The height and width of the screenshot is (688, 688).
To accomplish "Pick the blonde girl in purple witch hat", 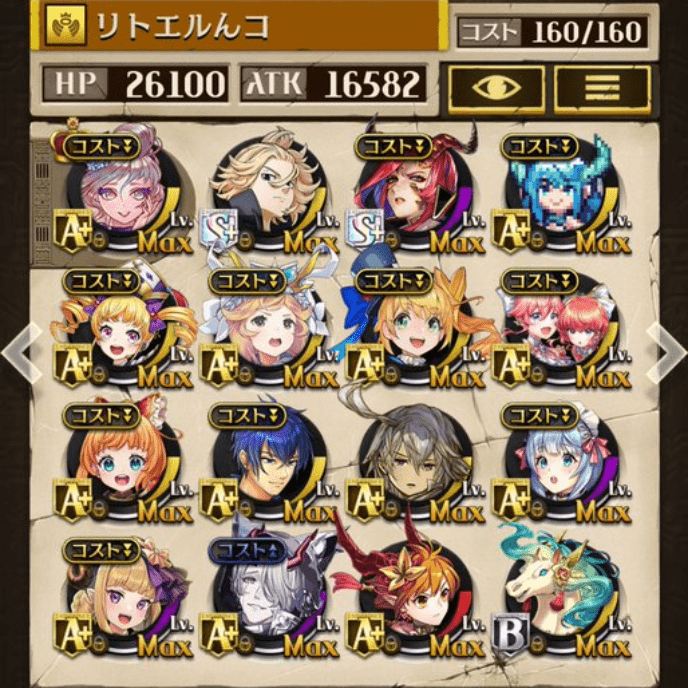I will point(124,595).
